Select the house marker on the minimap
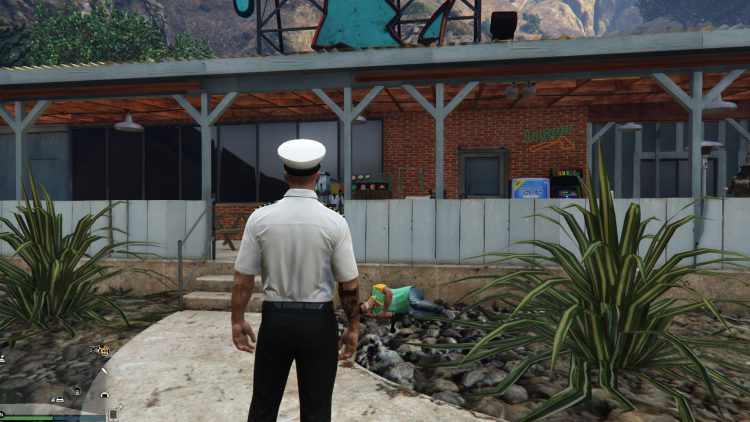This screenshot has width=750, height=422. click(x=77, y=391)
